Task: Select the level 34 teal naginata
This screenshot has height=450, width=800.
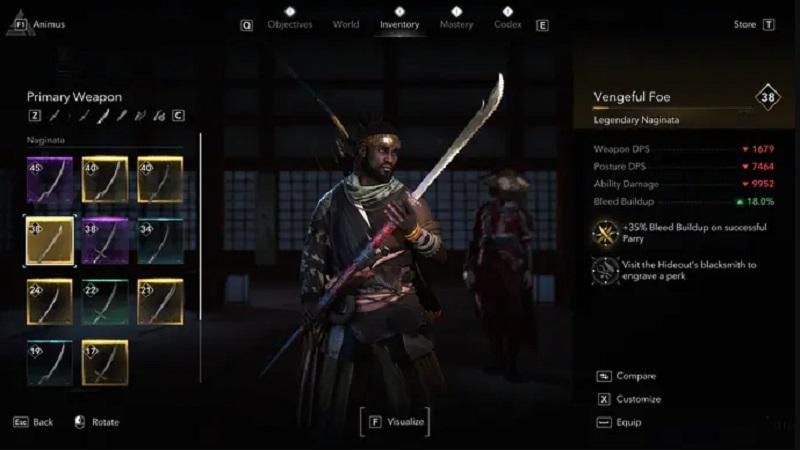Action: (x=160, y=240)
